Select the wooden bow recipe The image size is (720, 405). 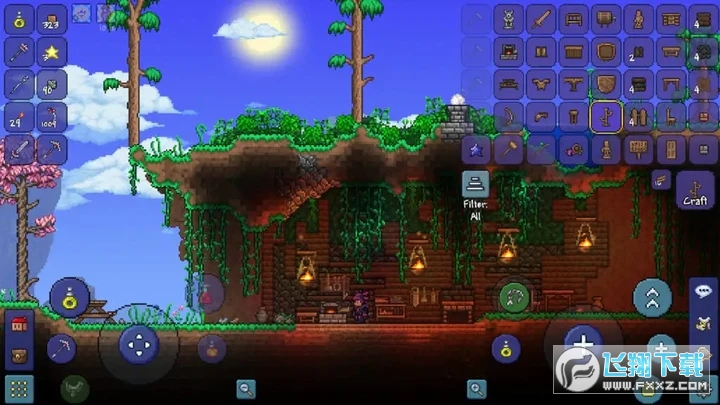pyautogui.click(x=508, y=117)
